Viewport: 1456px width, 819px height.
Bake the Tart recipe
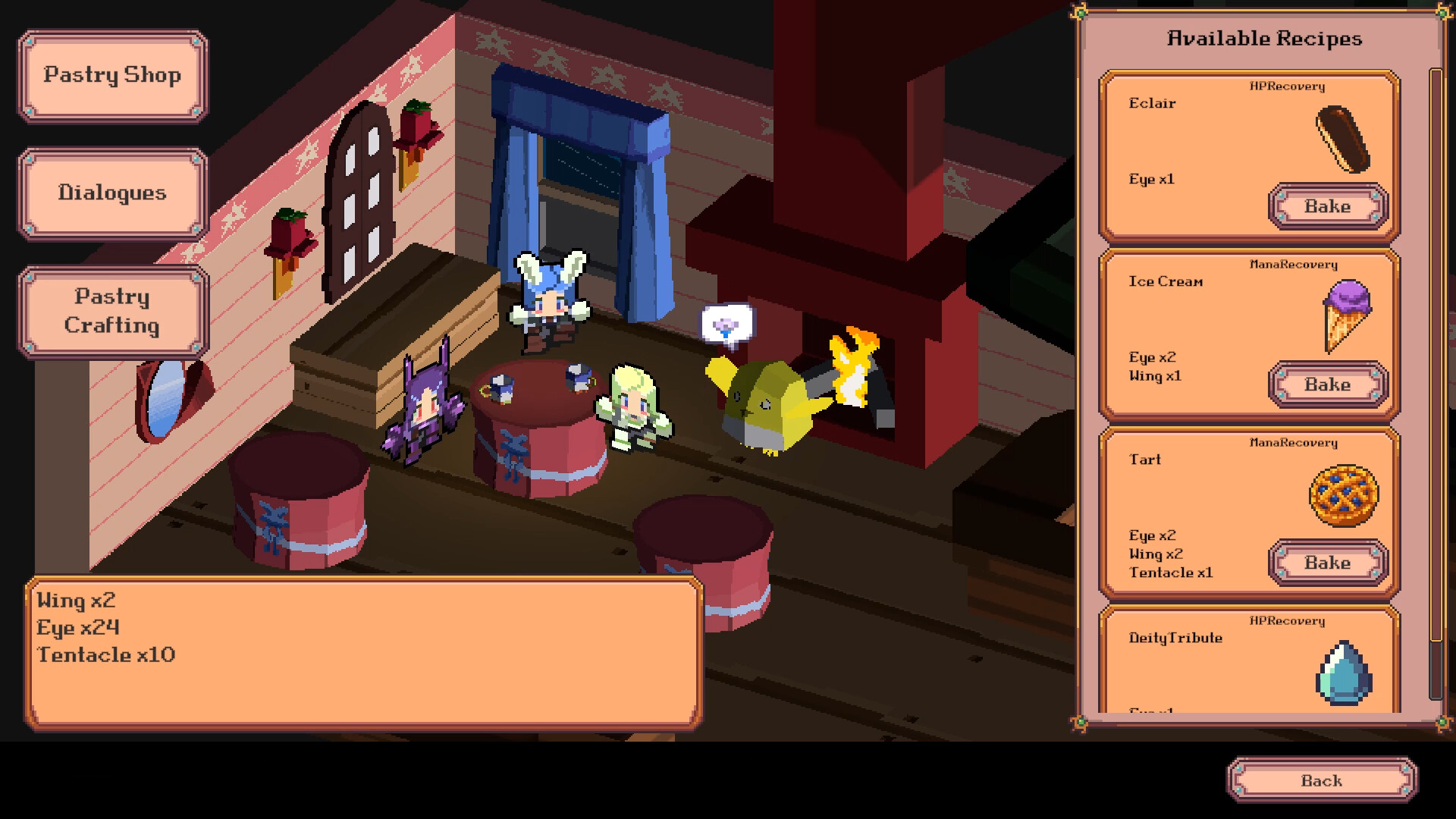(x=1327, y=563)
